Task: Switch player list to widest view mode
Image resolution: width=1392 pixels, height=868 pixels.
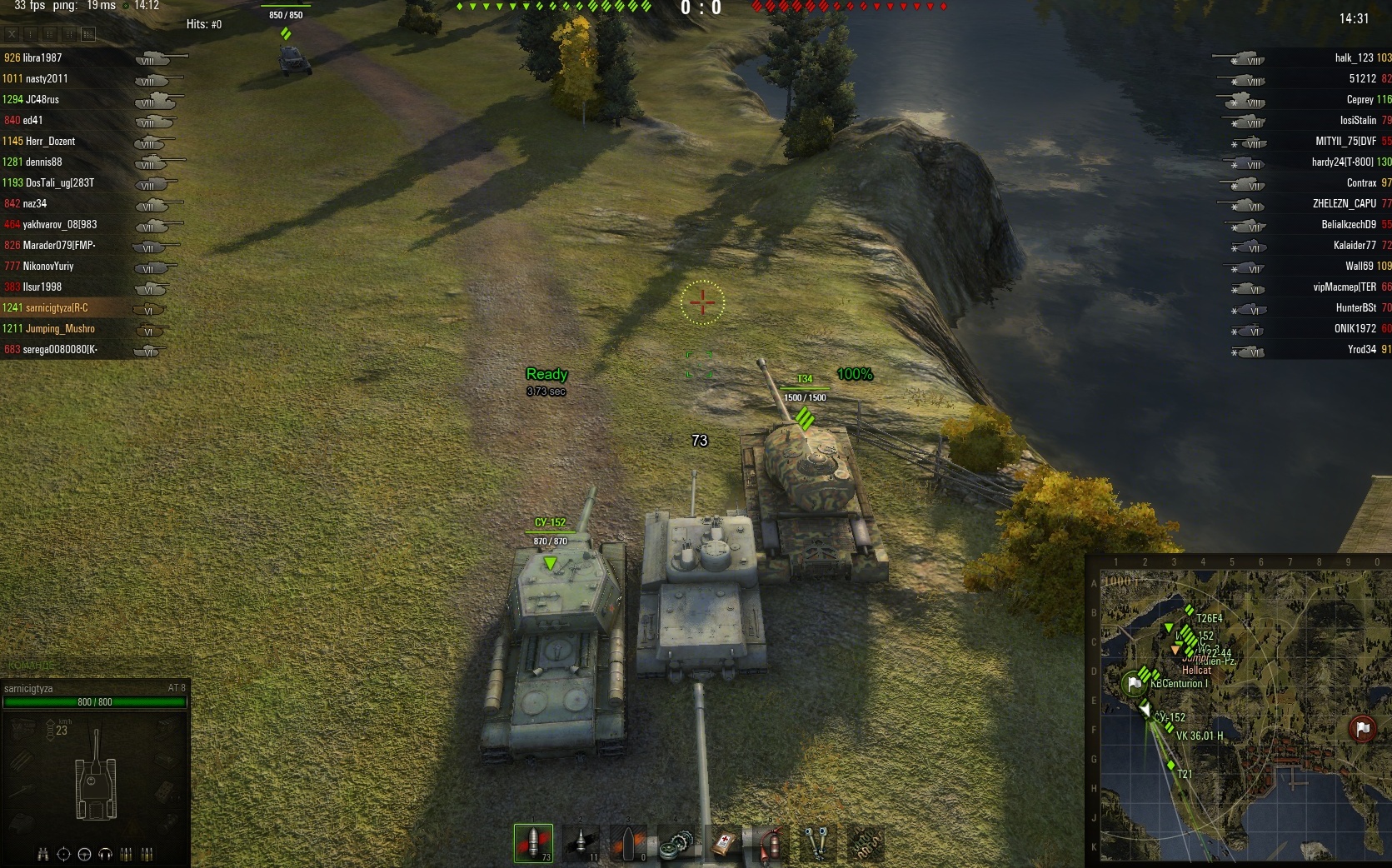Action: point(88,34)
